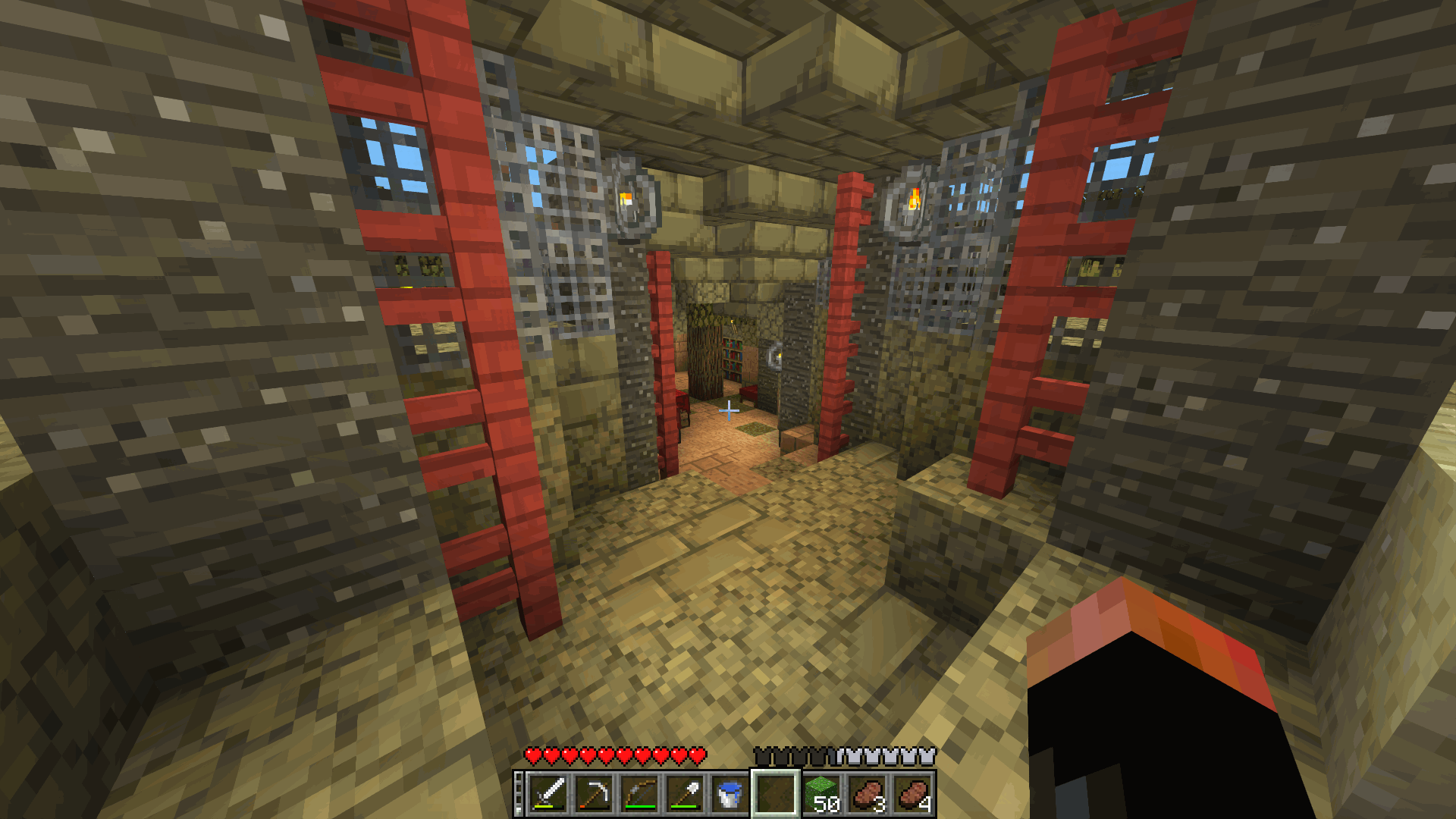
Task: Select the cooked meat stack of 4
Action: [x=913, y=794]
